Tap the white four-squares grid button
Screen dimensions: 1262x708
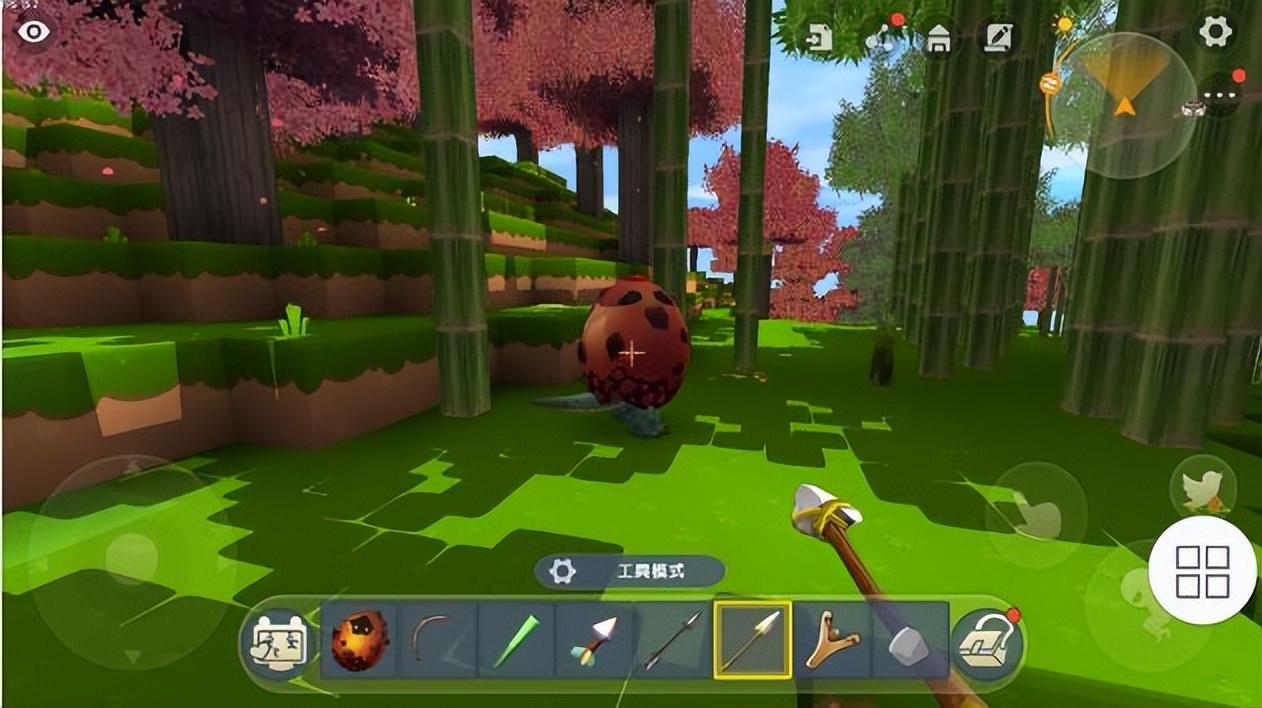pos(1202,571)
